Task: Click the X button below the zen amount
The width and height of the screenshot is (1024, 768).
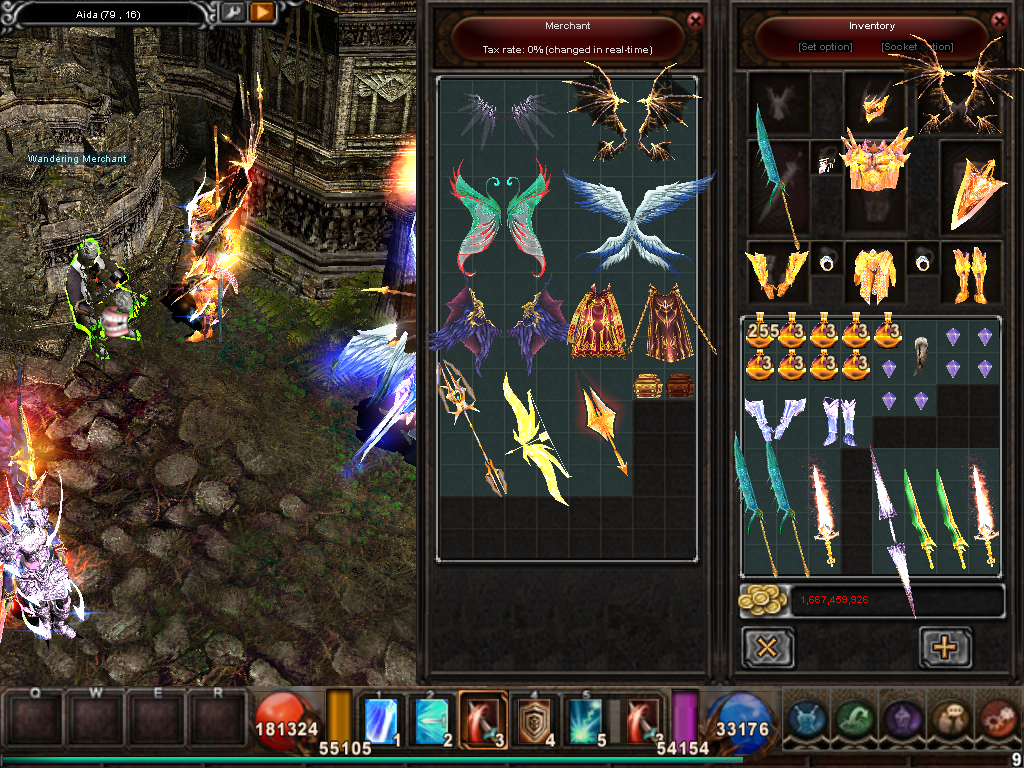Action: (x=768, y=648)
